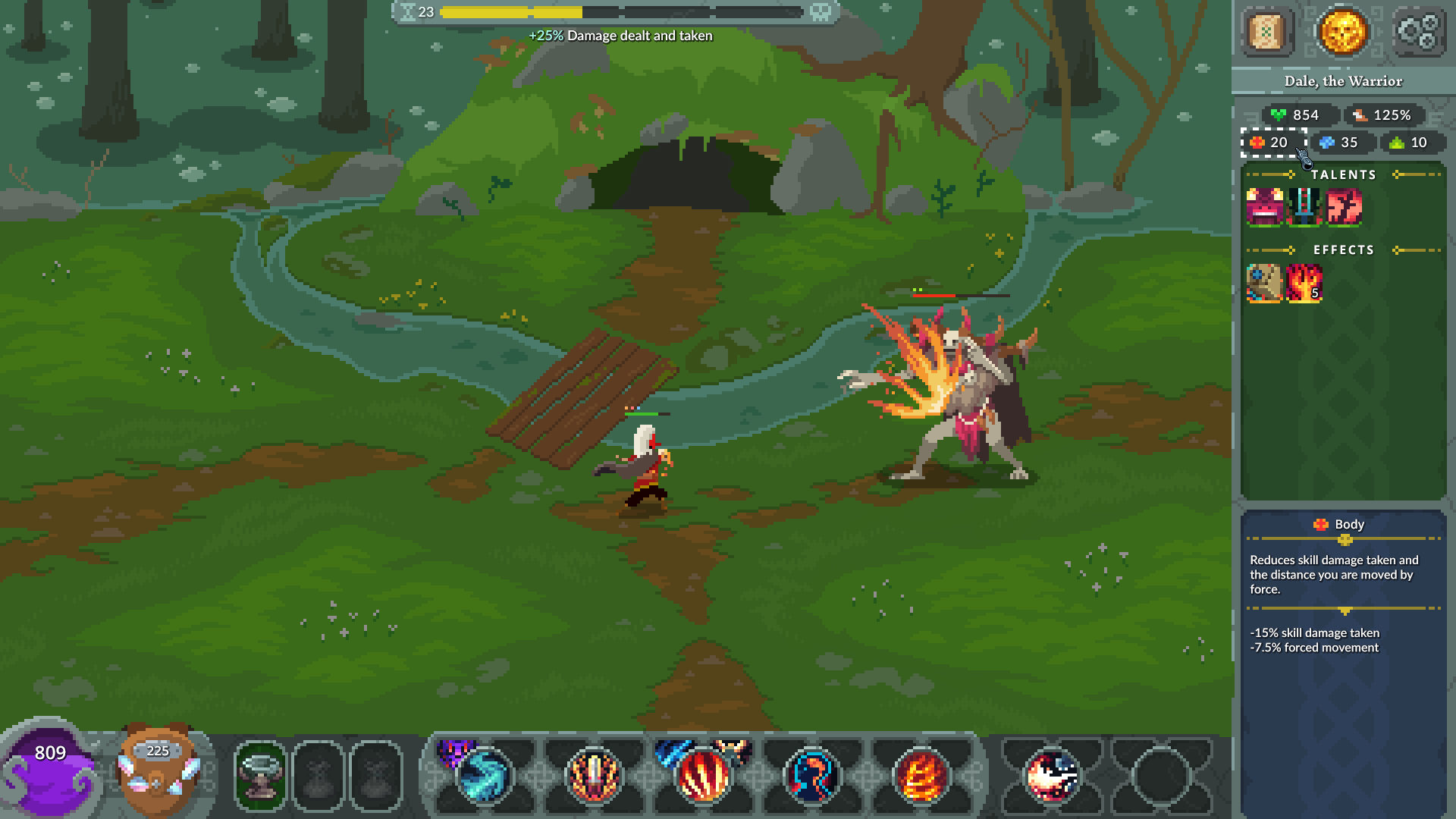Inspect the flame effect with 5 stacks
Viewport: 1456px width, 819px height.
(x=1304, y=284)
